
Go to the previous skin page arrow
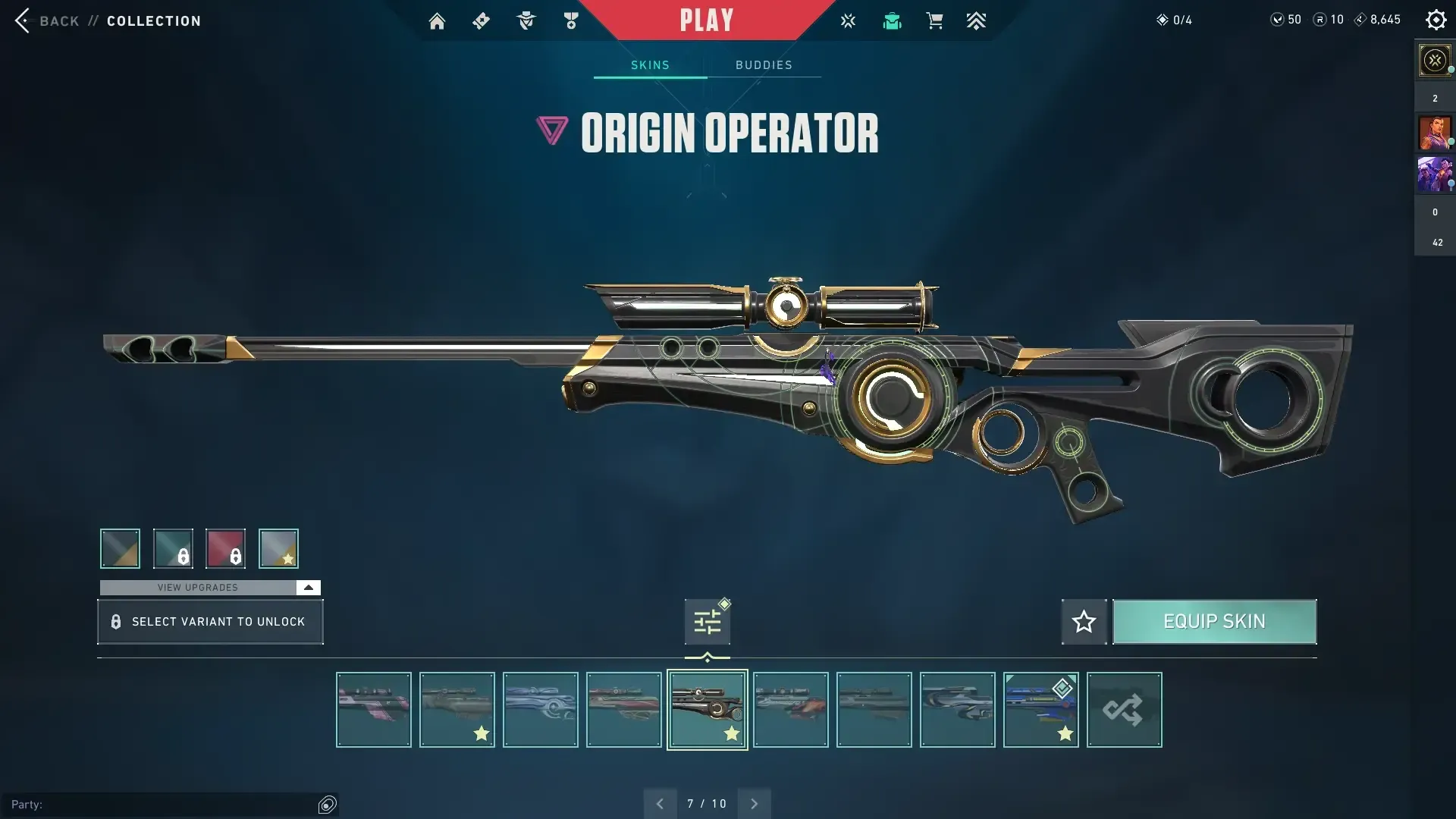click(x=660, y=804)
